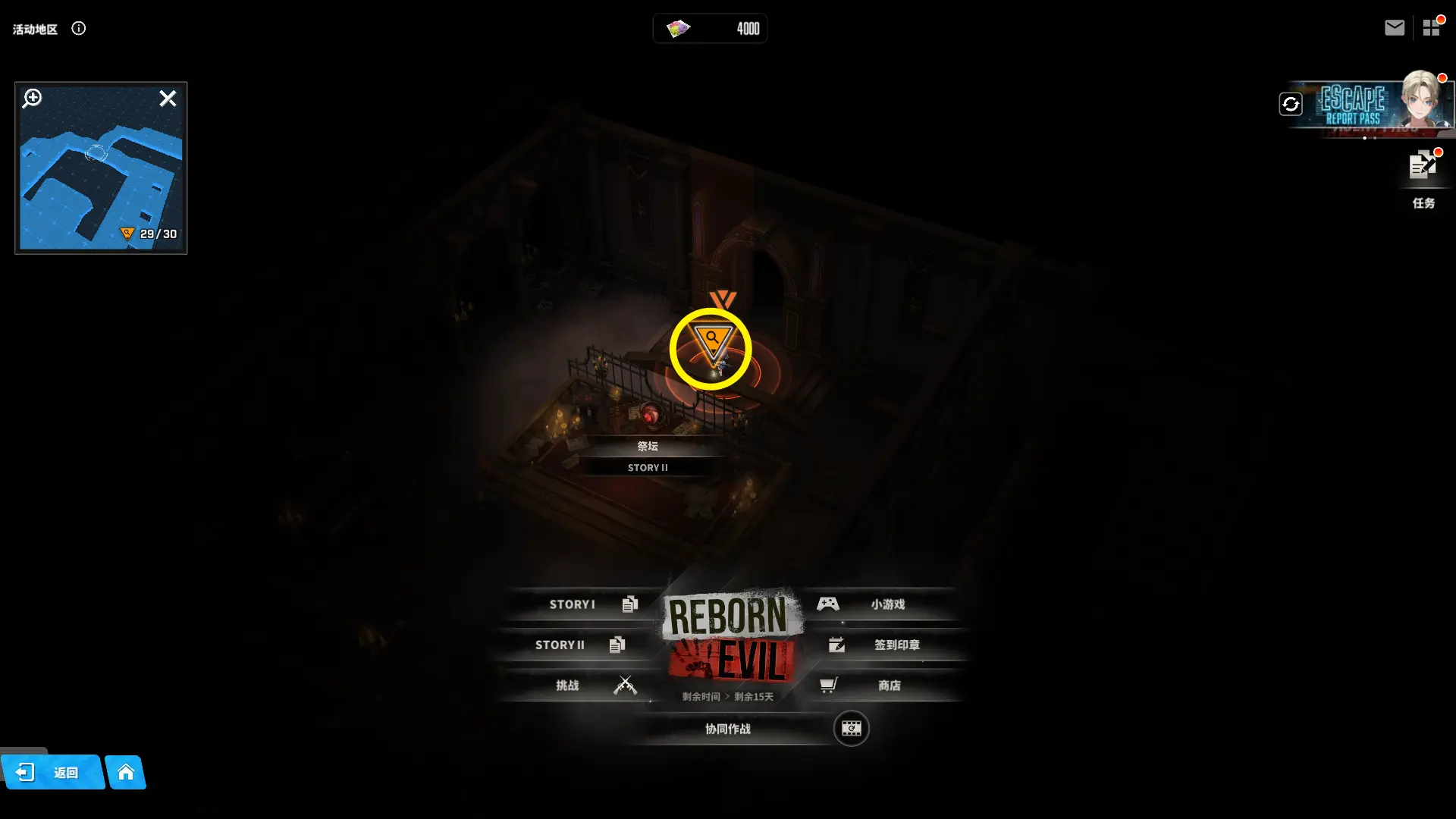Click the 返回 back button
This screenshot has width=1456, height=819.
point(53,773)
